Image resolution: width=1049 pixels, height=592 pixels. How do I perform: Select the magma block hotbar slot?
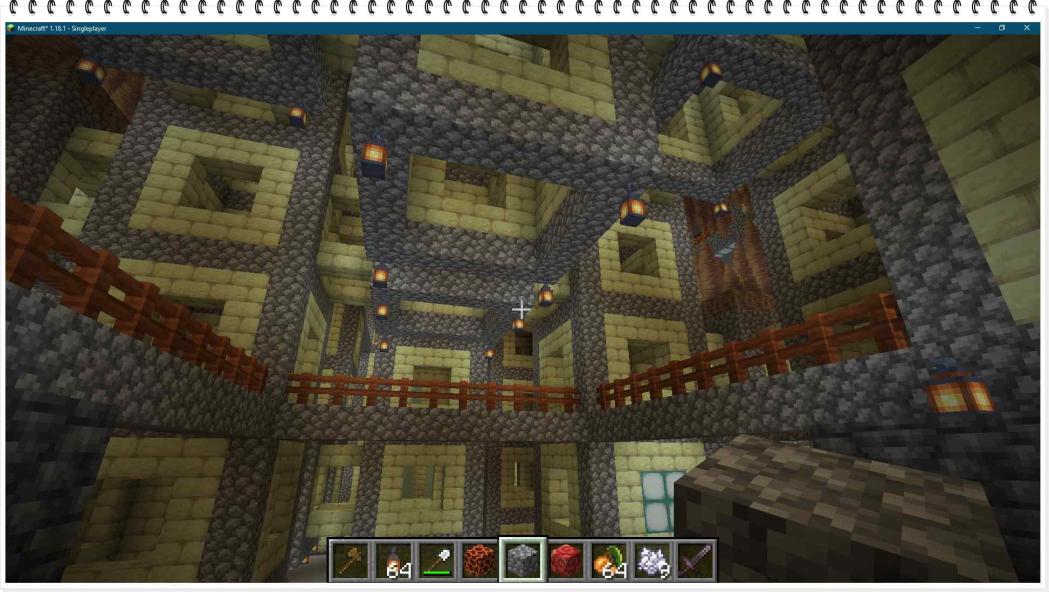[481, 561]
